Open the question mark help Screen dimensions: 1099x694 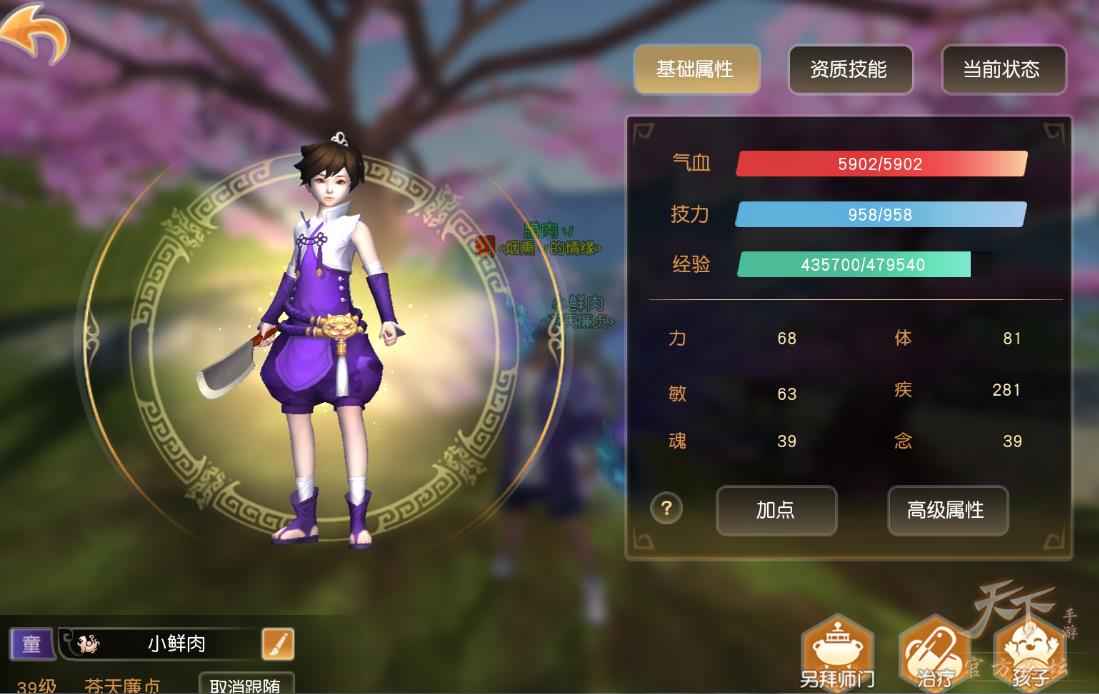point(666,508)
